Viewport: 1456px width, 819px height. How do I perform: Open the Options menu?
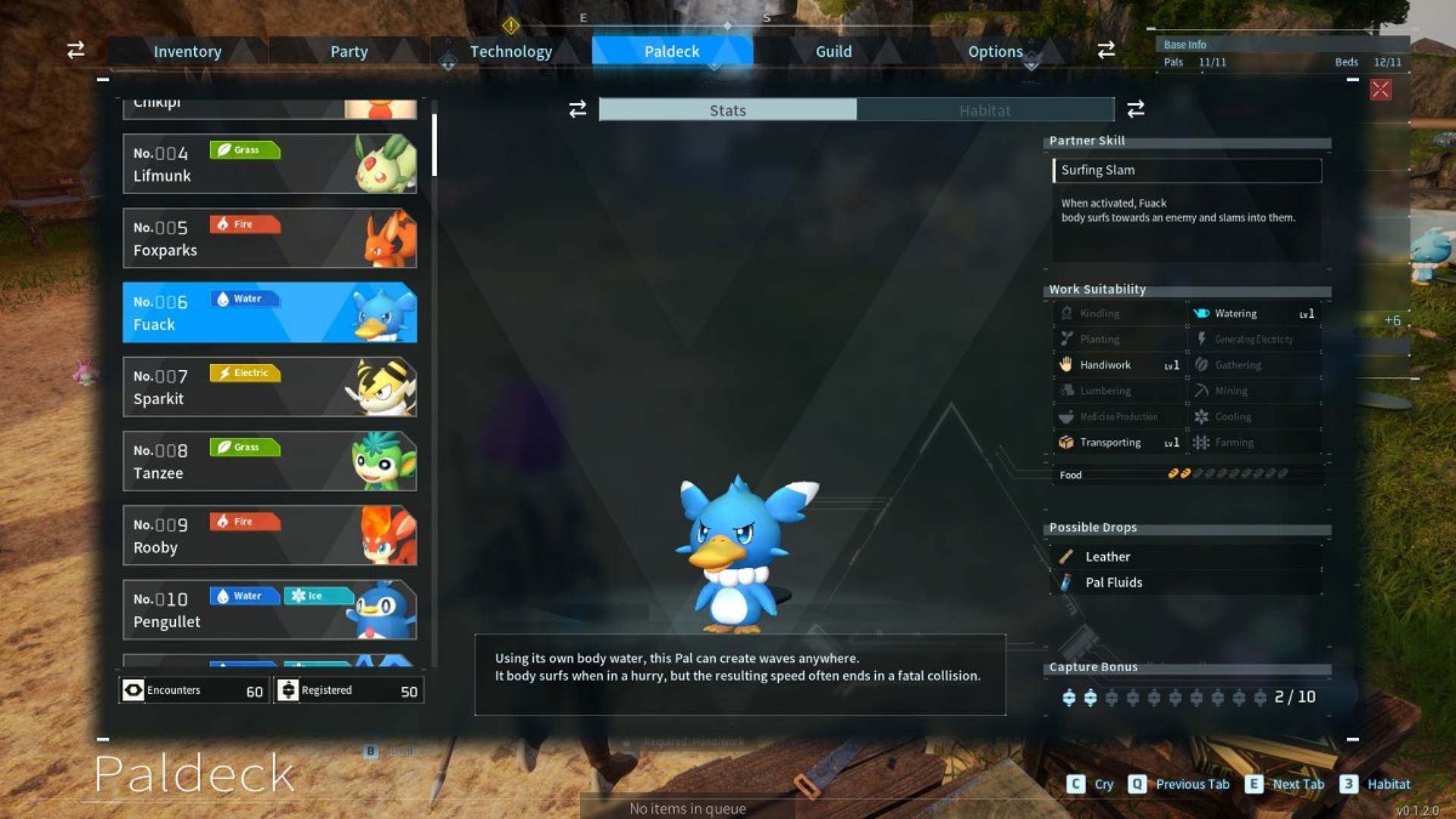[995, 51]
